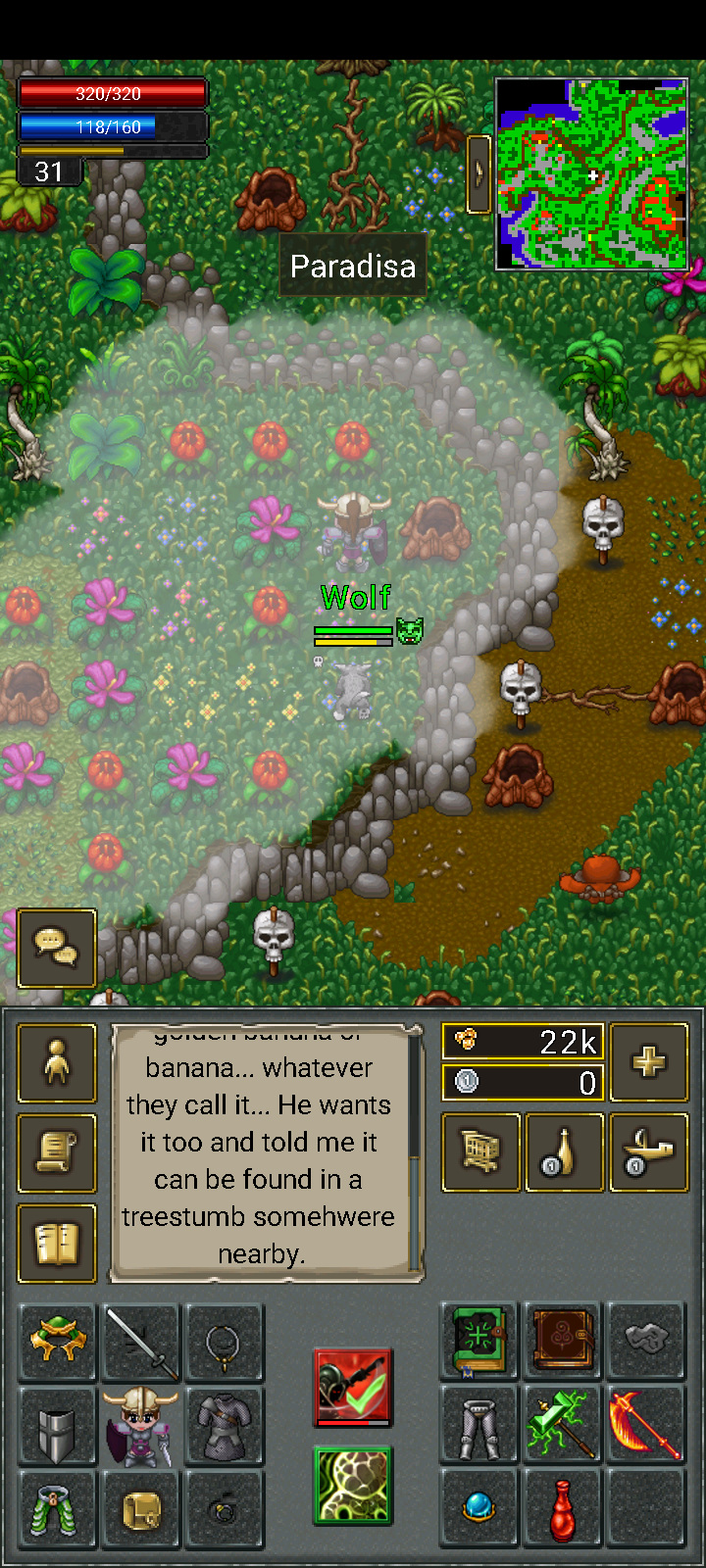
Task: Open the open-book journal button
Action: (57, 1244)
